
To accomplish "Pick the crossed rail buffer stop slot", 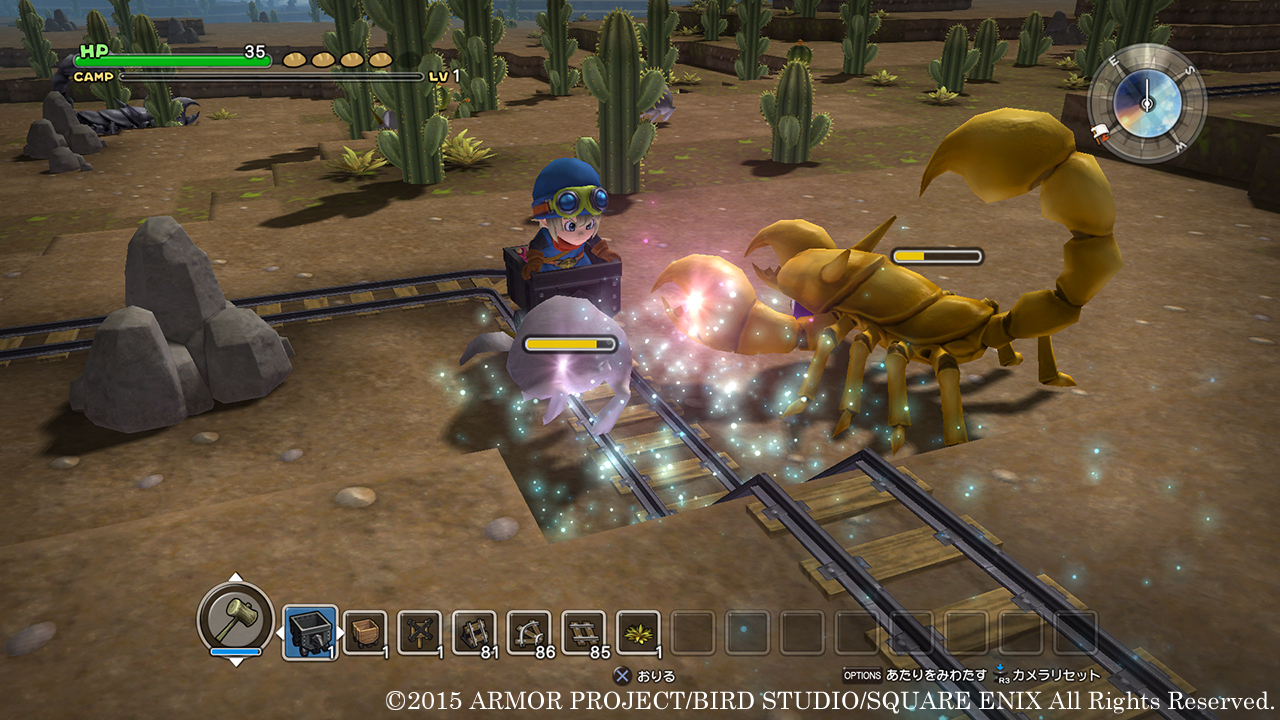I will click(x=419, y=632).
